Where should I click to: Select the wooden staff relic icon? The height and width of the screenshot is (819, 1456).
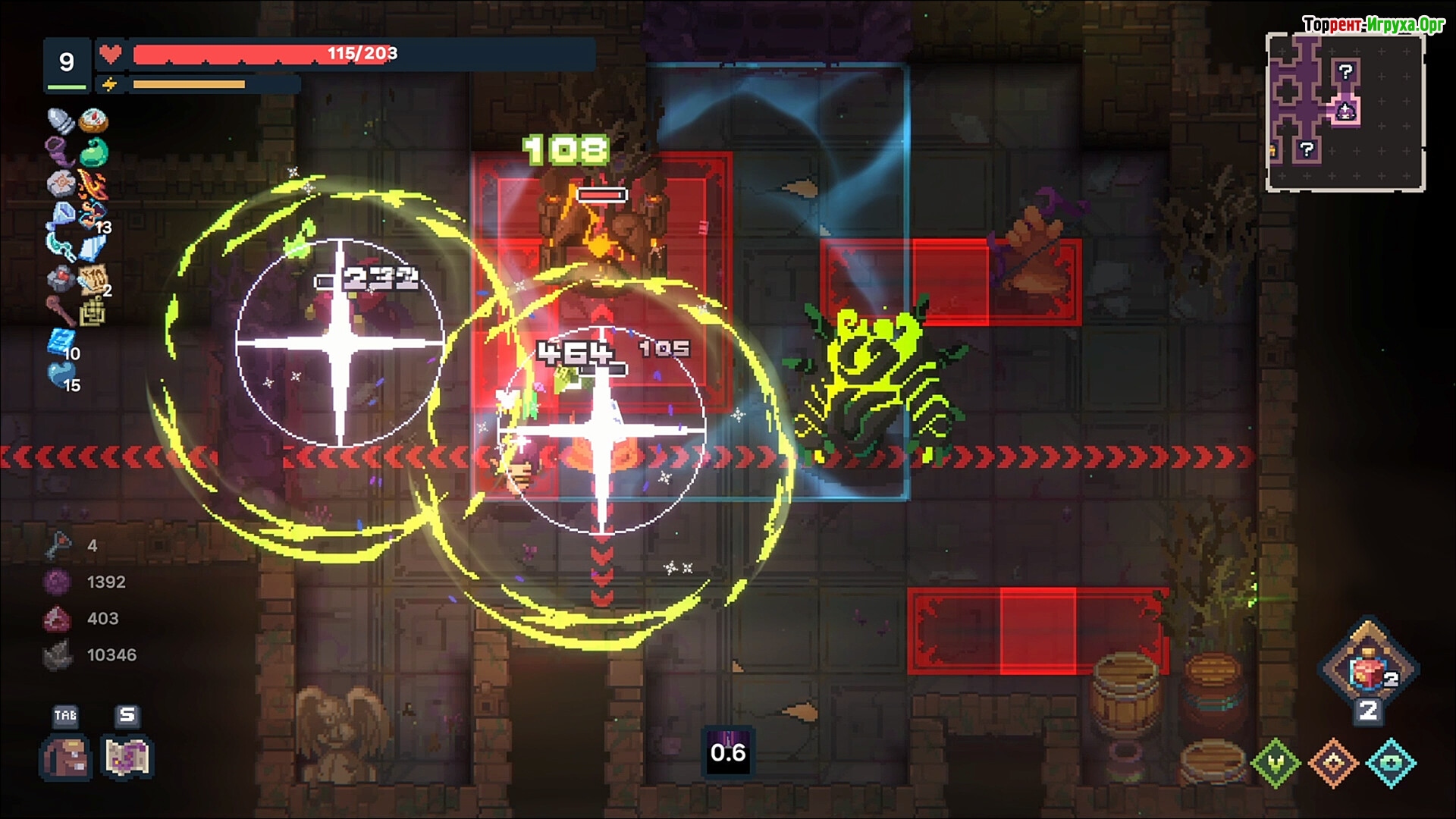(61, 311)
